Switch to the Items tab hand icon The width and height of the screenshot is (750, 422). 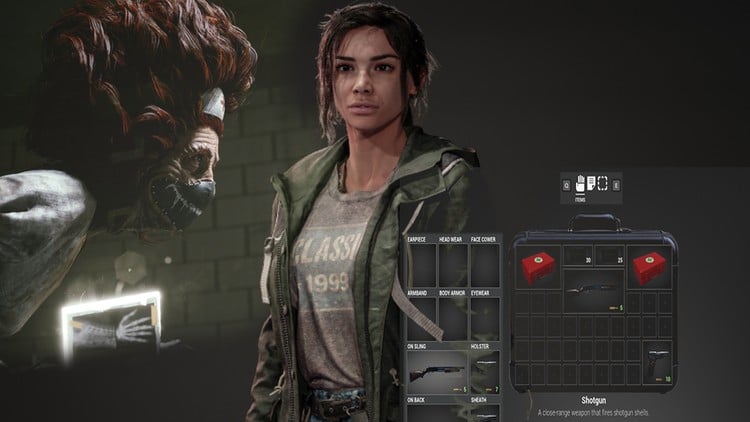[579, 184]
